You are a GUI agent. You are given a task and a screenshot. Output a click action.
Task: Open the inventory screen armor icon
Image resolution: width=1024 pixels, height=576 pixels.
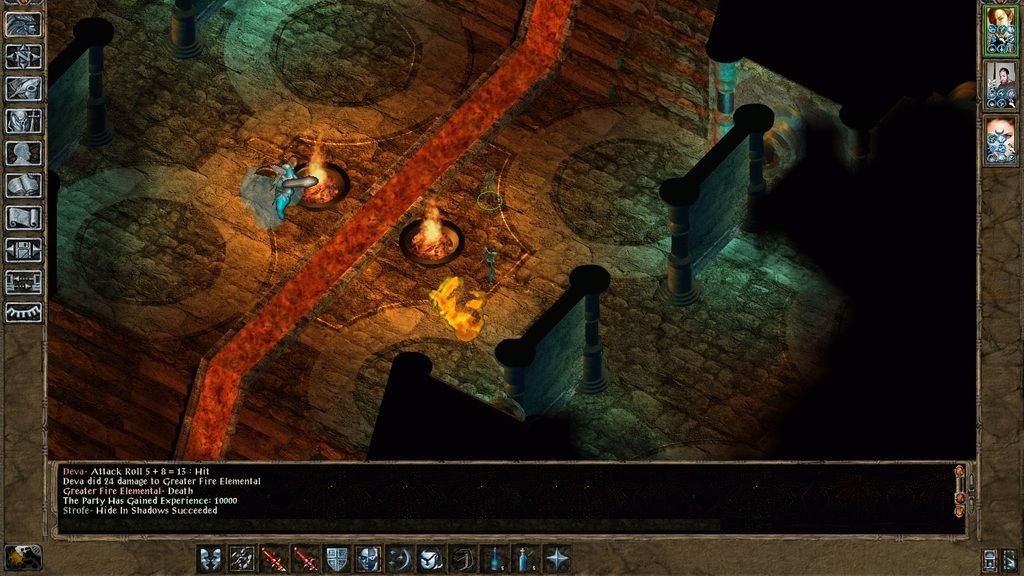(22, 121)
